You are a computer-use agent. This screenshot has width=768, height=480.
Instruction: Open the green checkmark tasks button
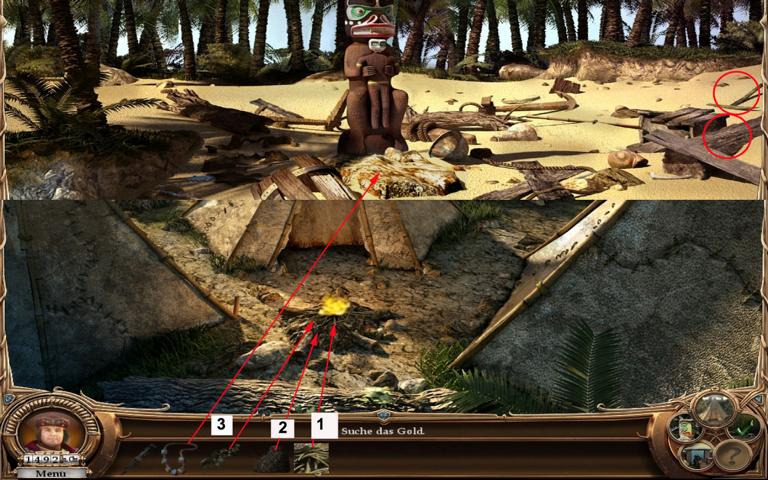(746, 428)
